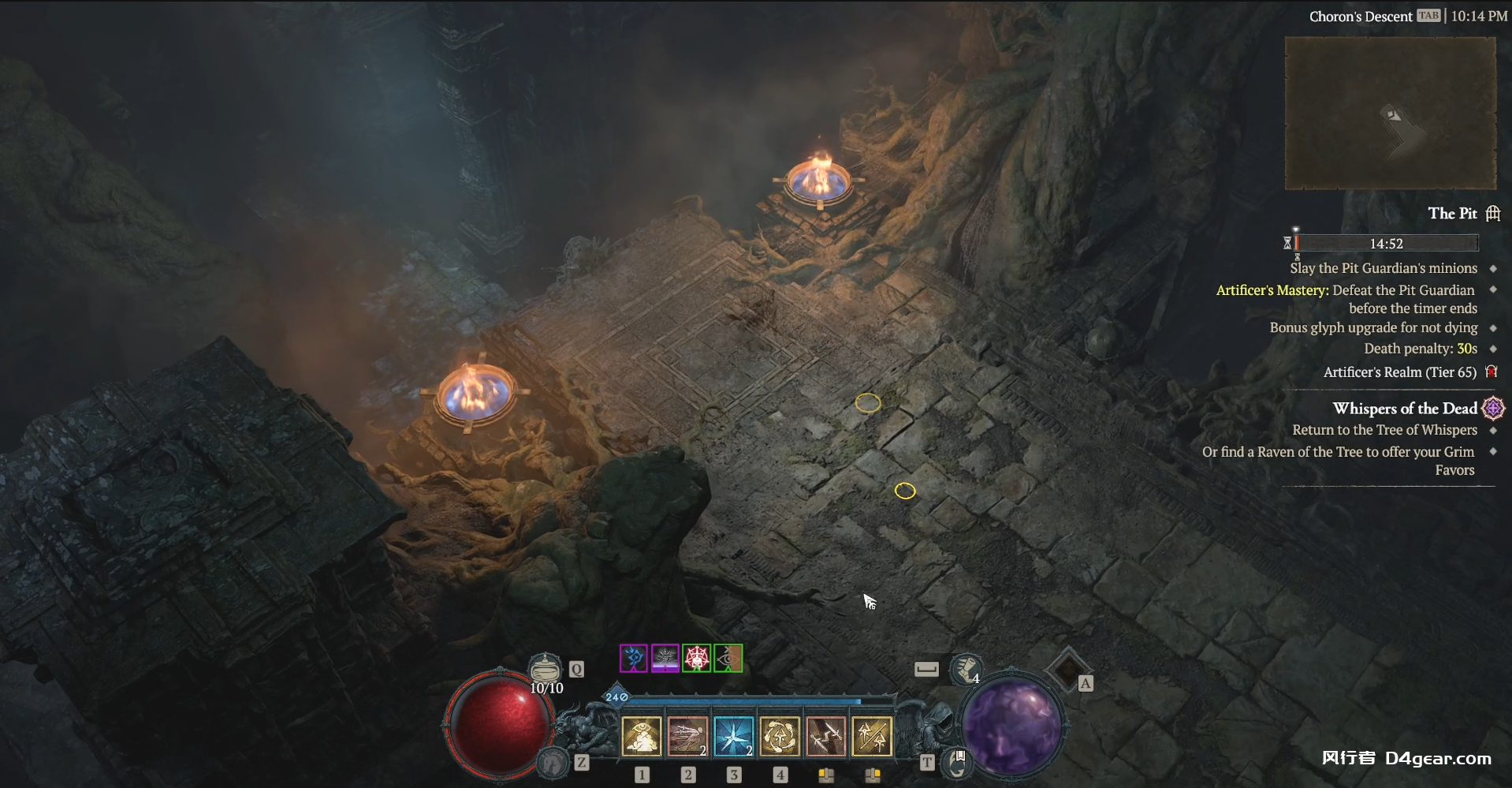The height and width of the screenshot is (788, 1512).
Task: Use the dashing figure skill
Action: coord(687,737)
